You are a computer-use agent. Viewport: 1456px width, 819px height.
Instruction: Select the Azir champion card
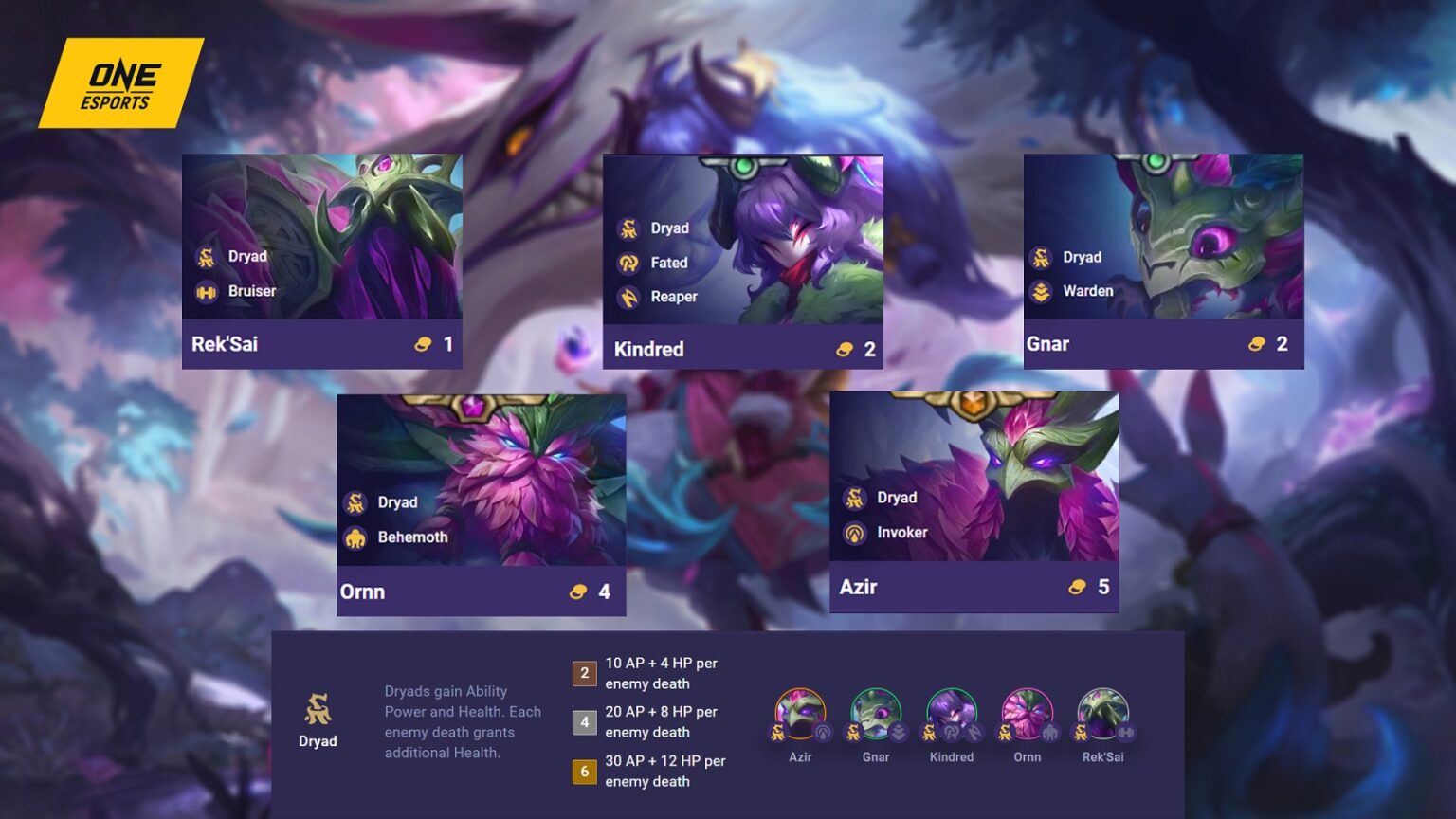(x=974, y=501)
